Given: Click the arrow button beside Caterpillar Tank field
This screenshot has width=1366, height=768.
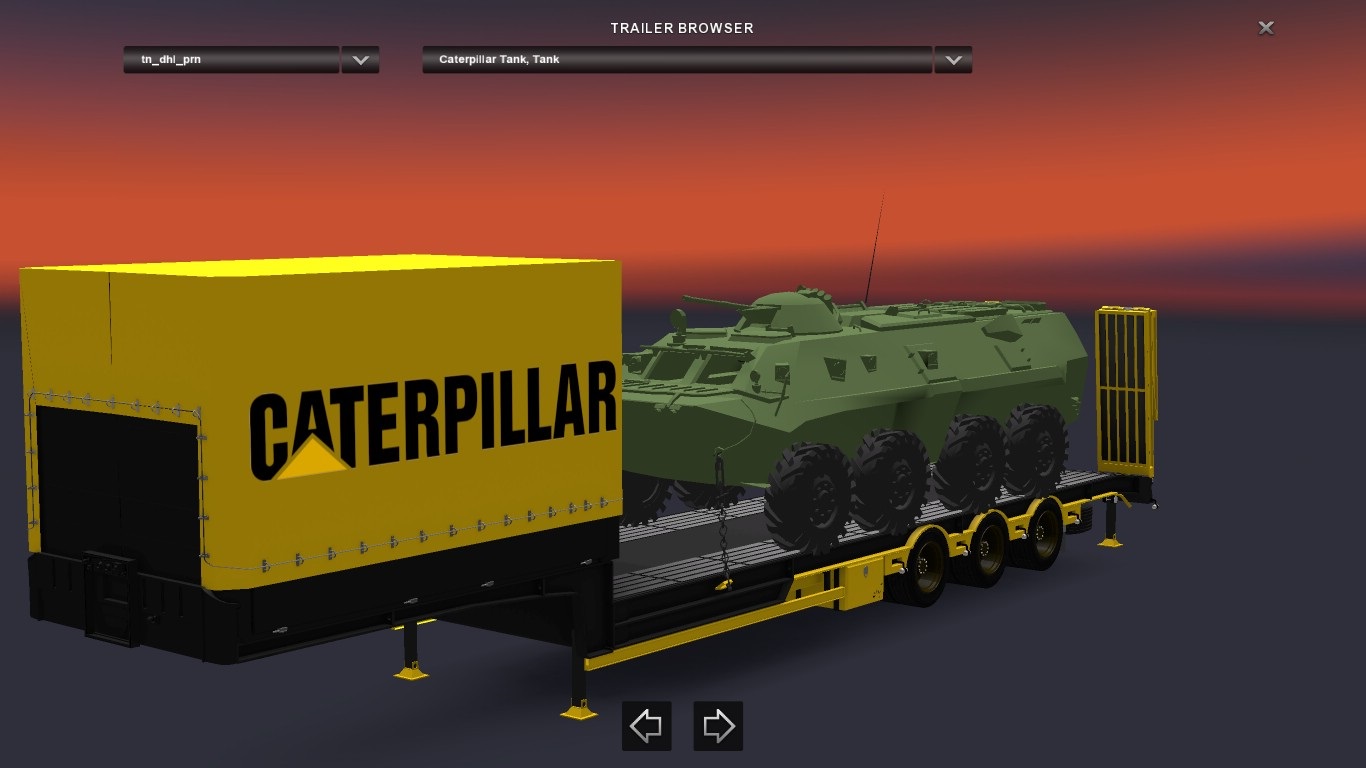Looking at the screenshot, I should coord(953,60).
